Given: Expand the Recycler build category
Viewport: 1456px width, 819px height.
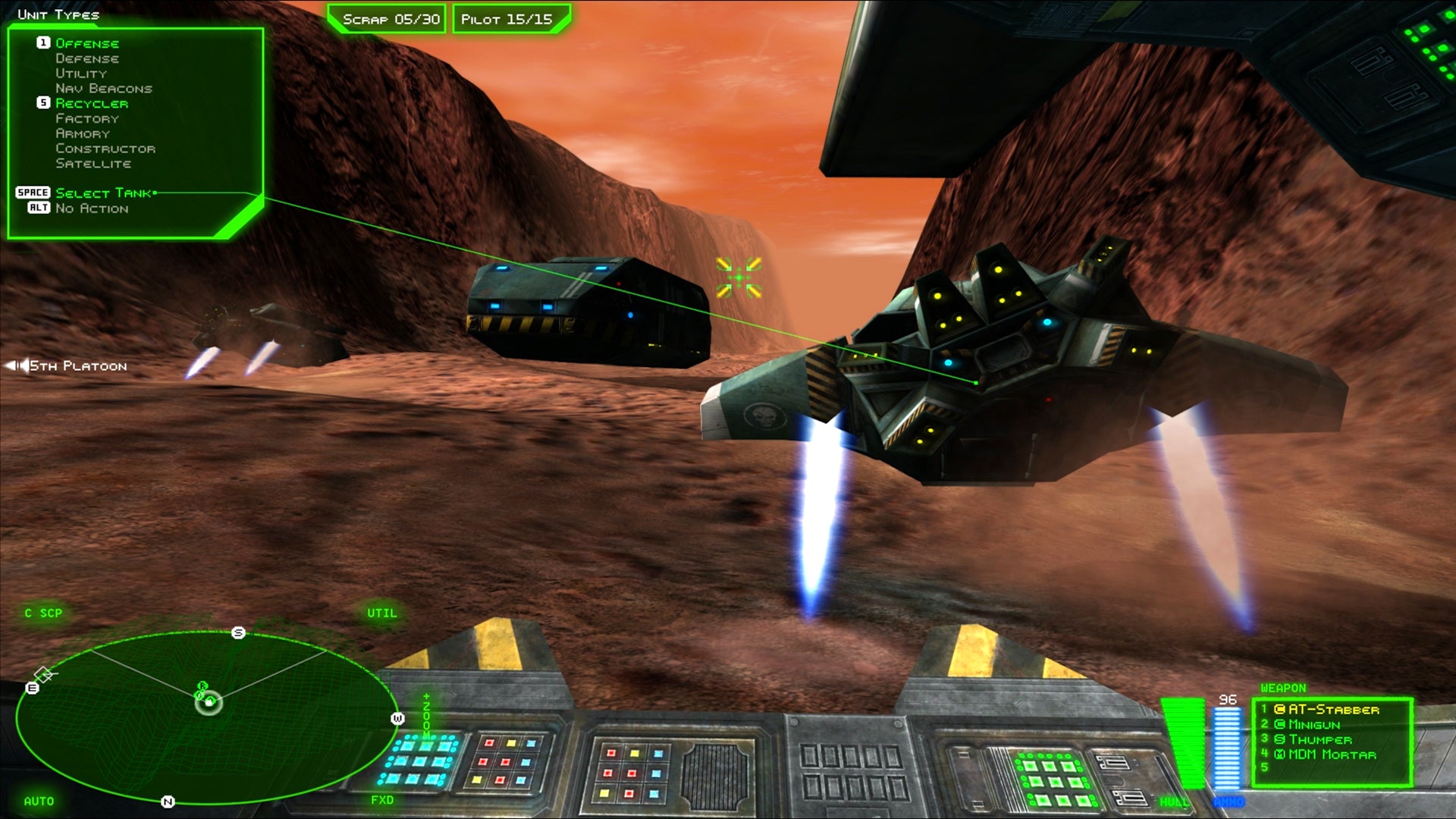Looking at the screenshot, I should (93, 103).
